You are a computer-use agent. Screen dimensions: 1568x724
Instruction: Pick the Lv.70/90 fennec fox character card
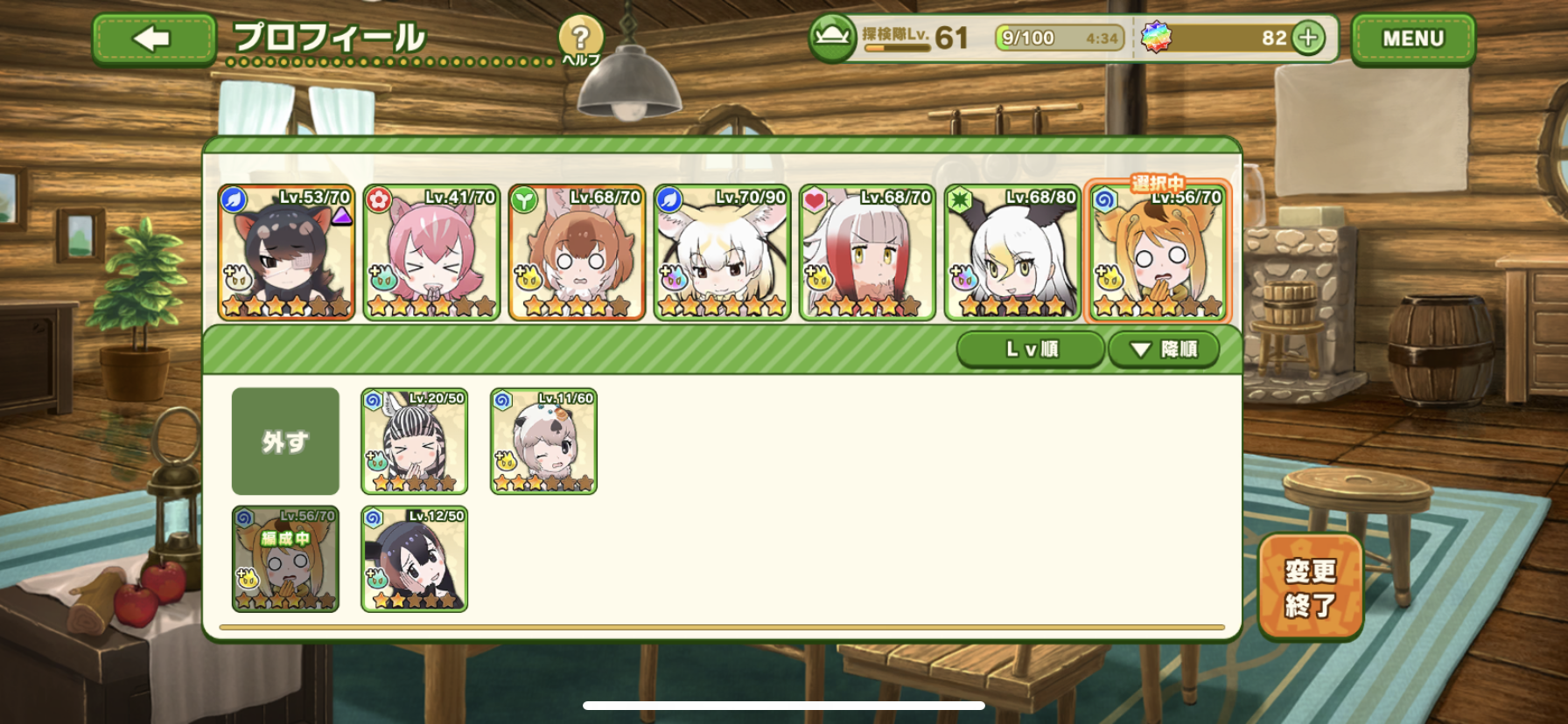pos(722,253)
